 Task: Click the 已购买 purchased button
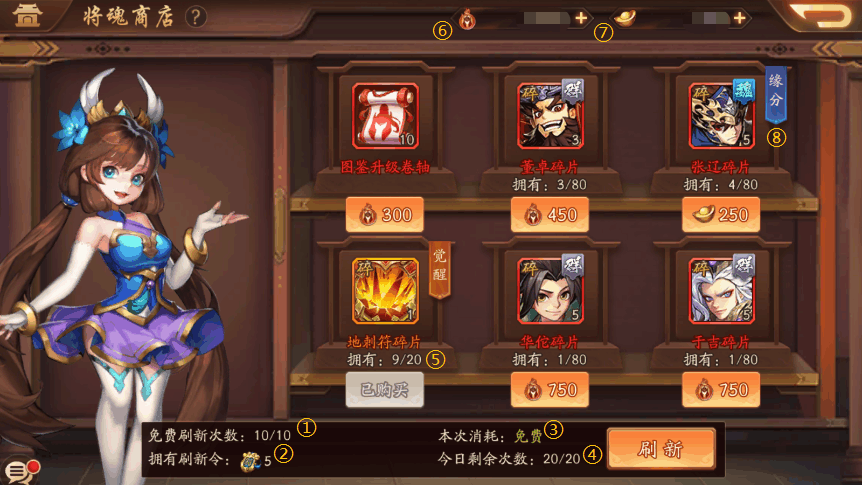385,389
